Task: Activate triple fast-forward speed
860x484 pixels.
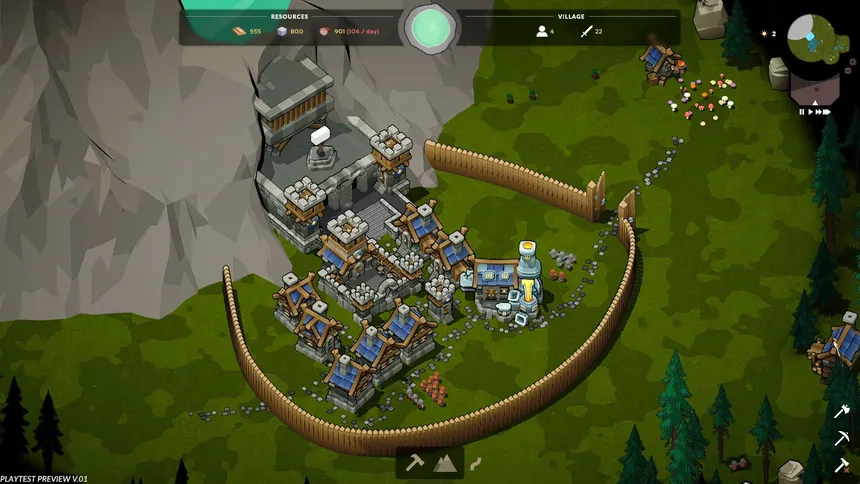Action: click(828, 112)
